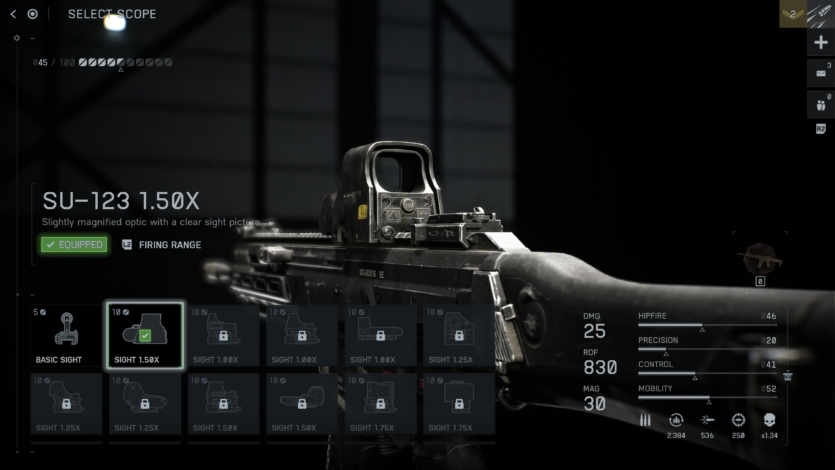Open the Firing Range

click(161, 244)
